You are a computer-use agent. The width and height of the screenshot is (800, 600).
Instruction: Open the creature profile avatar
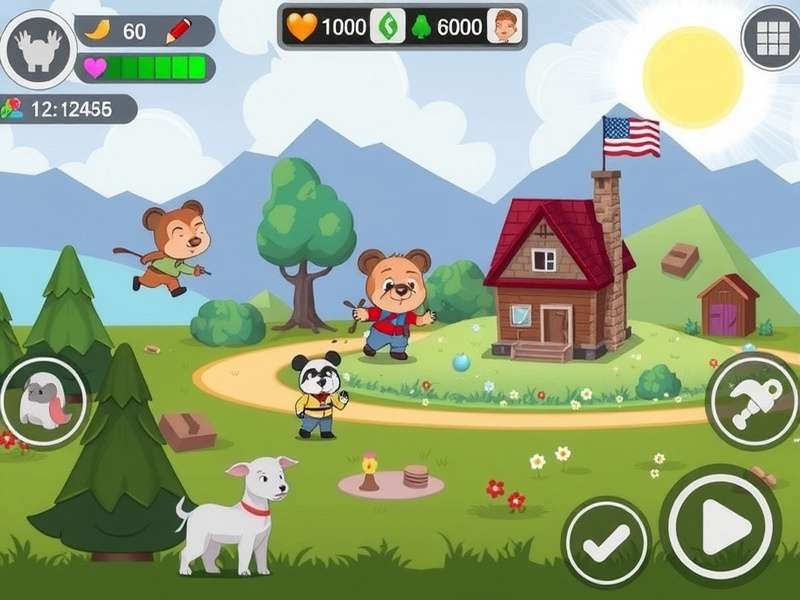pyautogui.click(x=39, y=48)
